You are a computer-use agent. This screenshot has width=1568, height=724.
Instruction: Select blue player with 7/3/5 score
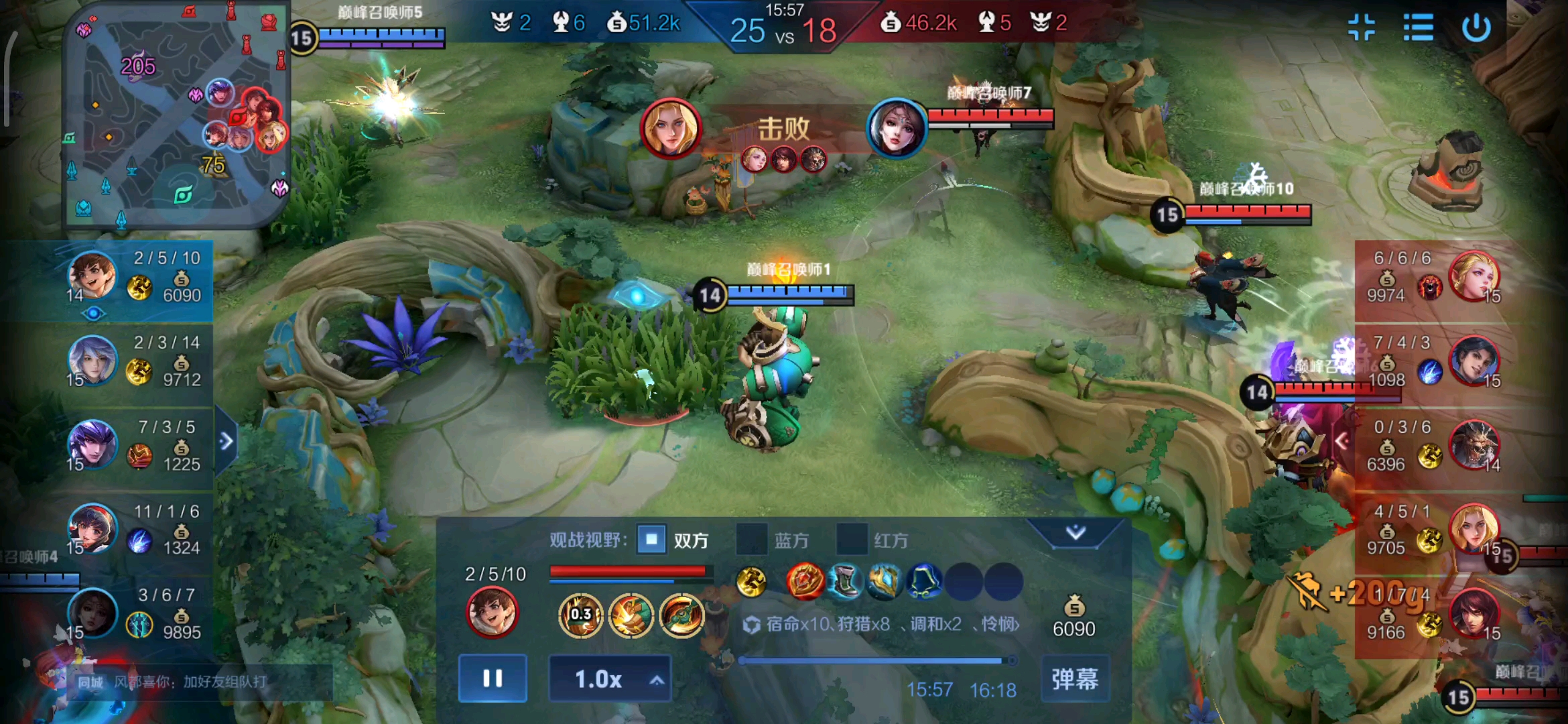(92, 444)
